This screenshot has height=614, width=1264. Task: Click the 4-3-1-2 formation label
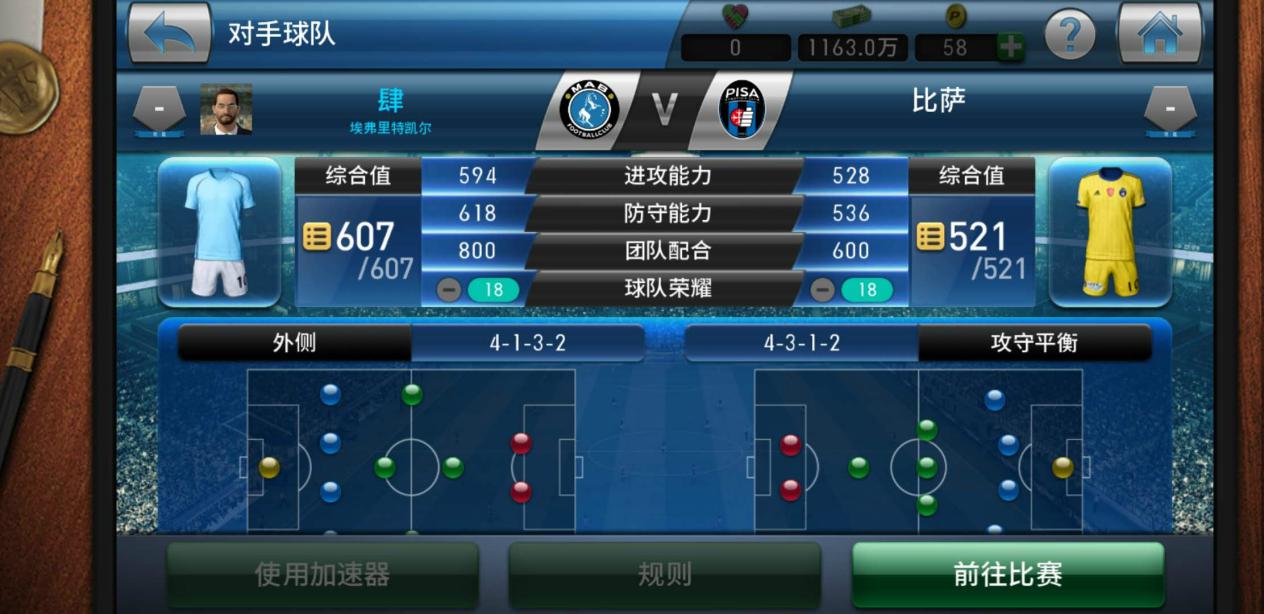pos(801,343)
